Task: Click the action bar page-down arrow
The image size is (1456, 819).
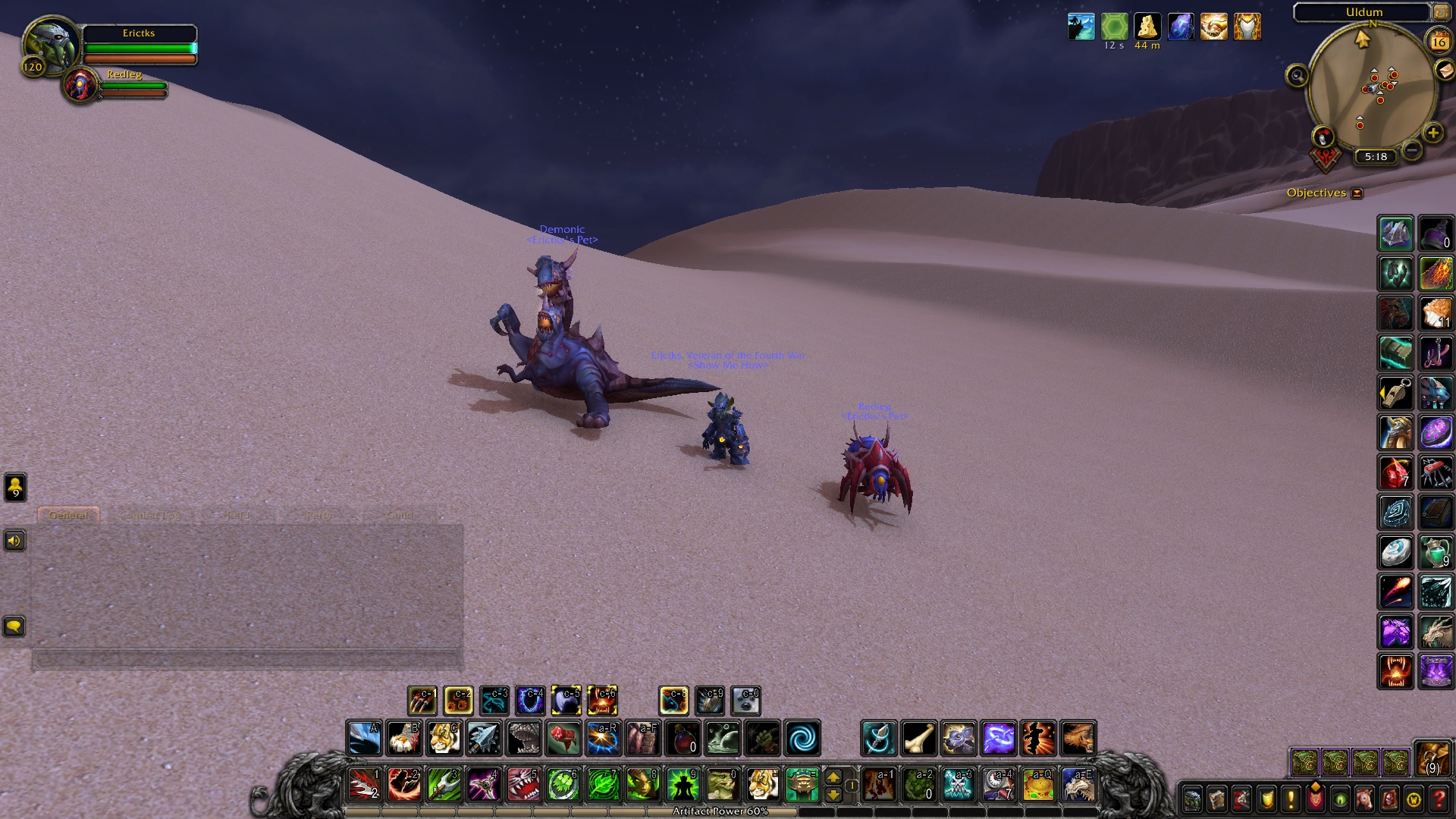Action: point(835,795)
